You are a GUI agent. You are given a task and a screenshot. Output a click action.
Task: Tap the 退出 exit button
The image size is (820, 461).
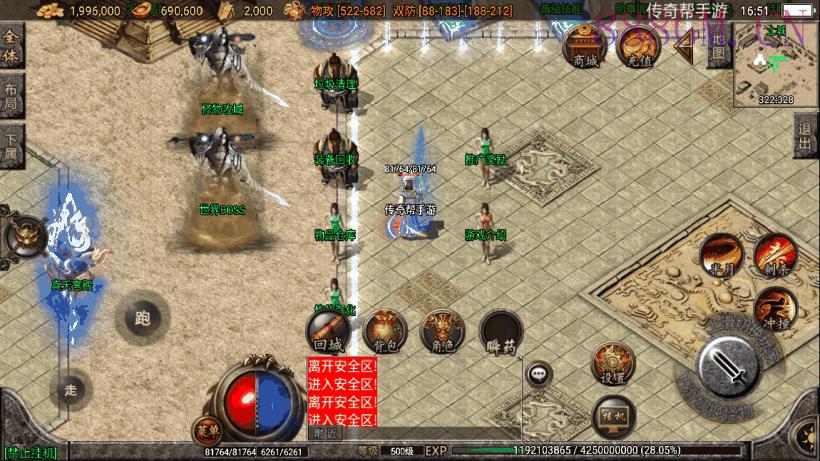pos(805,136)
